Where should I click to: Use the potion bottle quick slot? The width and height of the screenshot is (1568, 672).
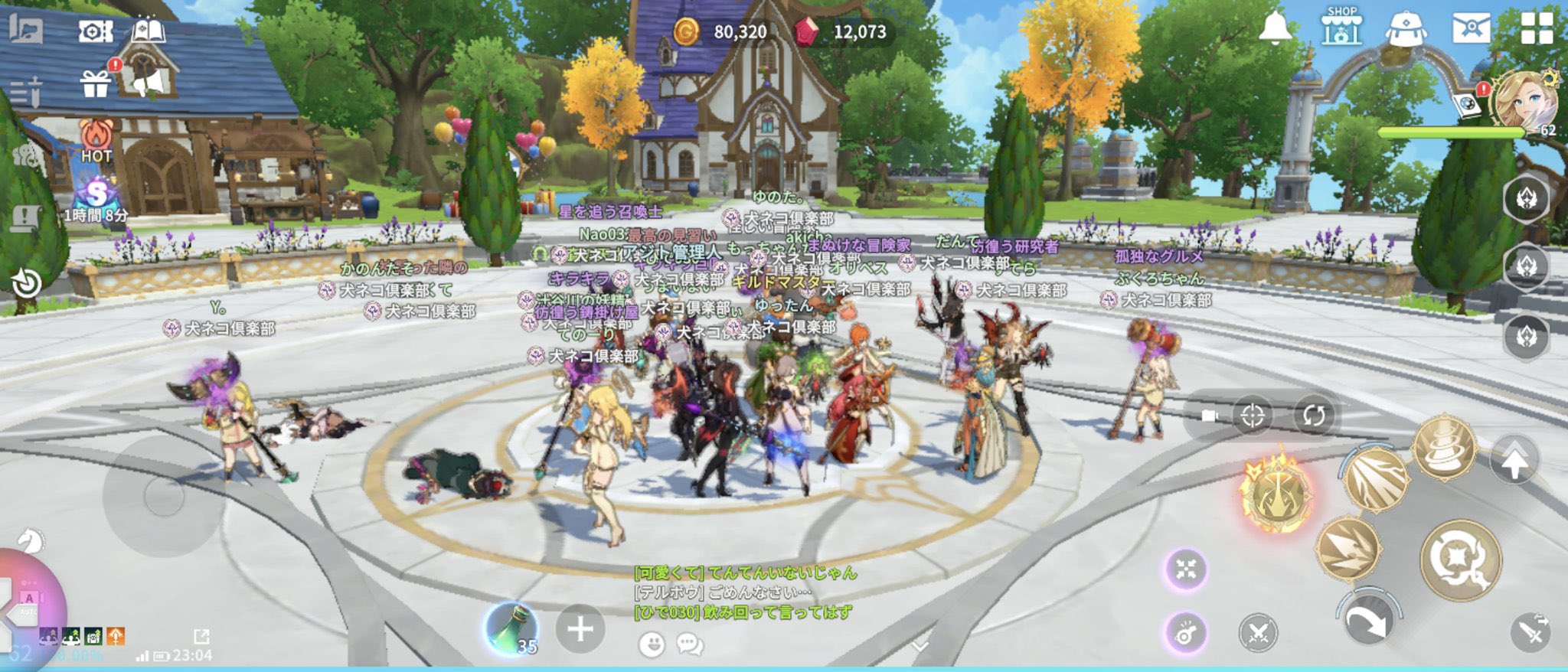point(511,629)
